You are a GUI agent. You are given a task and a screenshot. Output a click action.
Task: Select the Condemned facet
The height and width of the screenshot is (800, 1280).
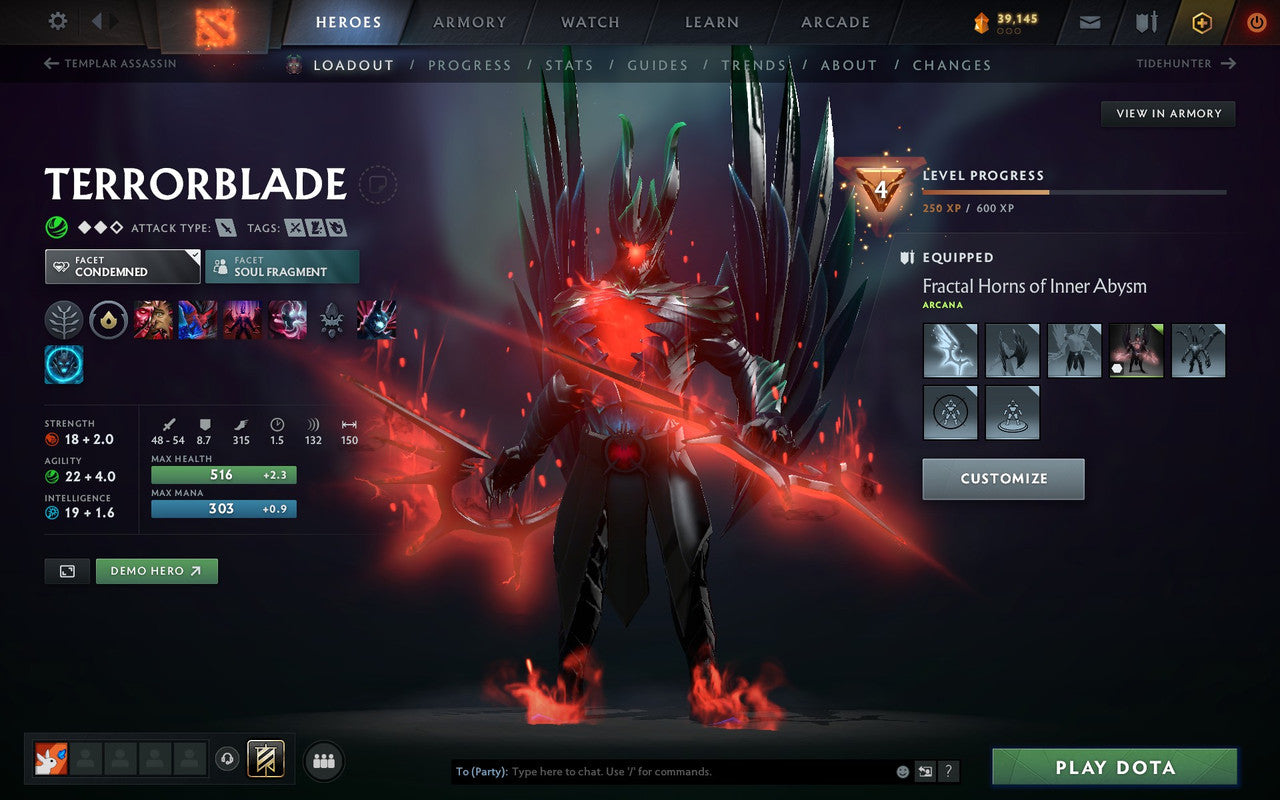coord(122,266)
